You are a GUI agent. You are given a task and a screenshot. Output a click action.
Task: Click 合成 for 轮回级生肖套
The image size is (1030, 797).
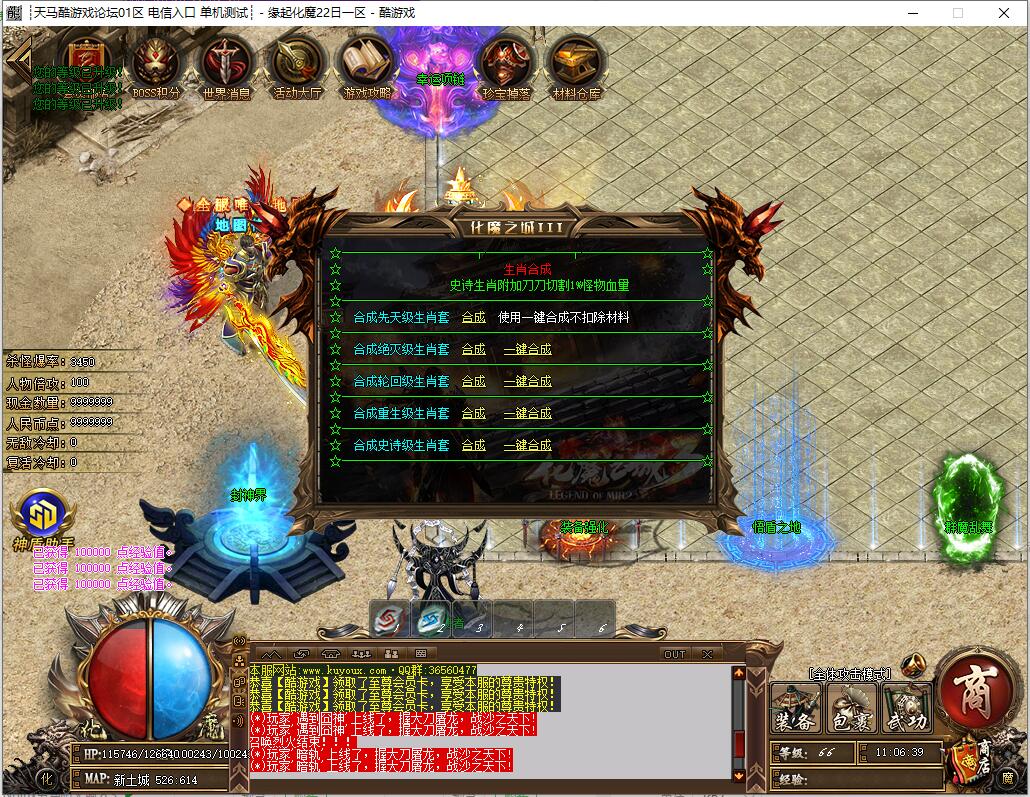tap(473, 381)
